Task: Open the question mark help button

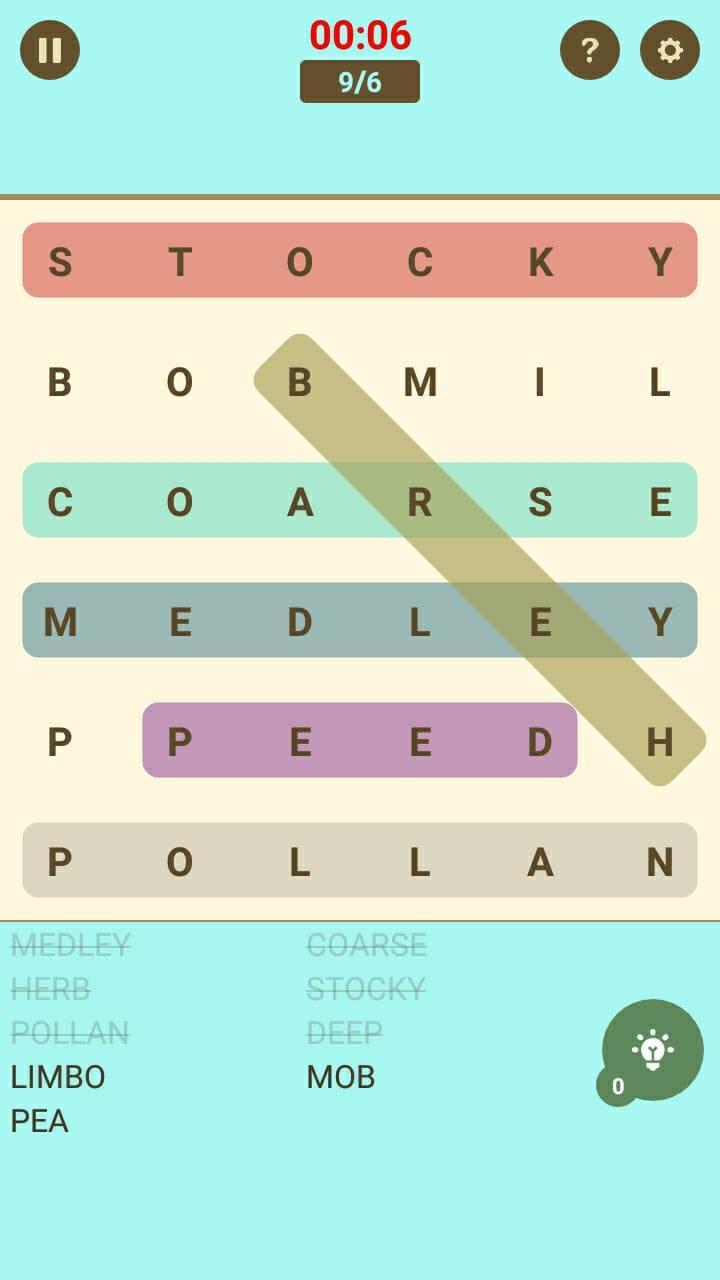Action: (x=590, y=50)
